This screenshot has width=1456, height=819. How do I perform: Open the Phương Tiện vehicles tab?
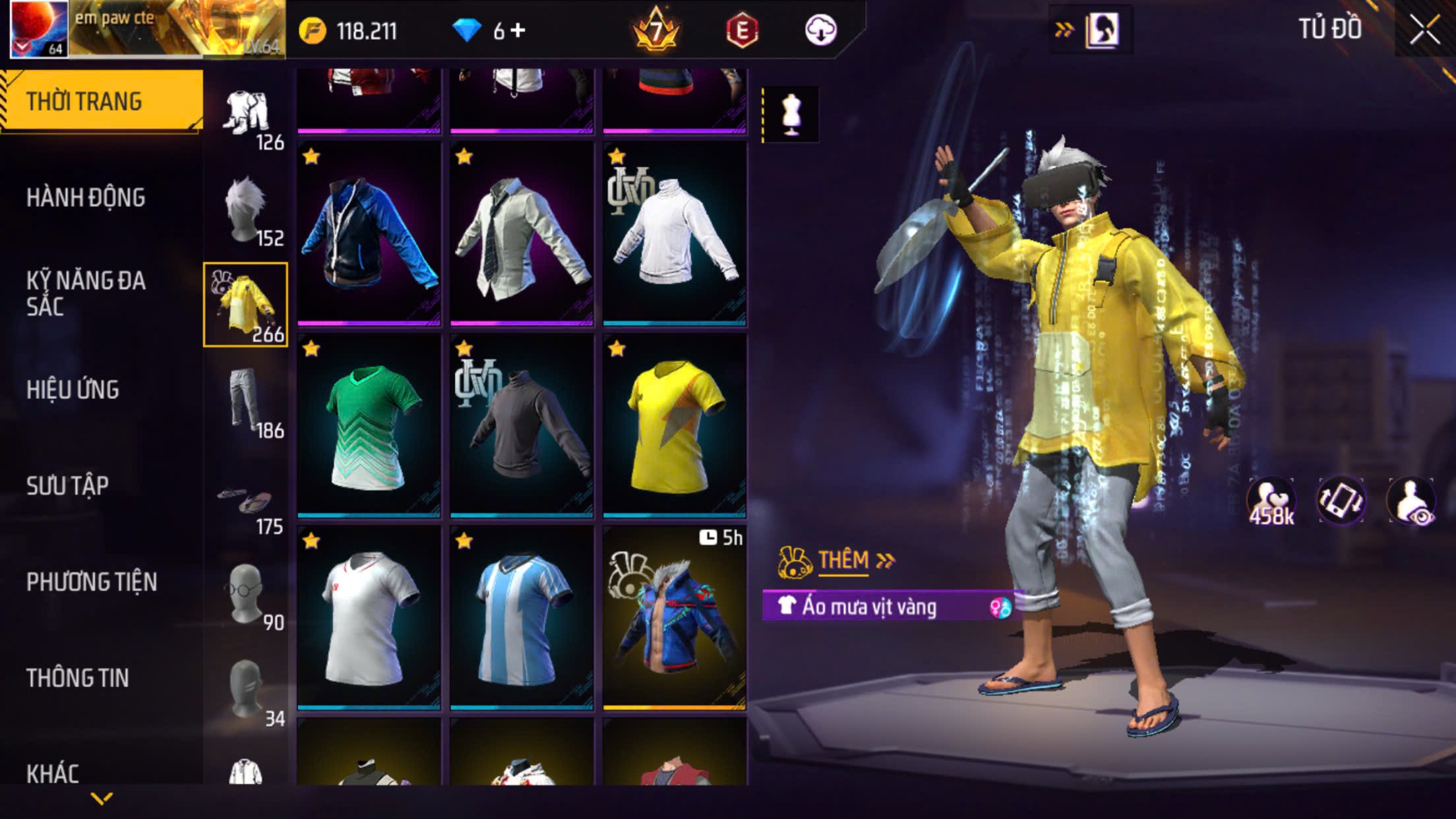(92, 582)
